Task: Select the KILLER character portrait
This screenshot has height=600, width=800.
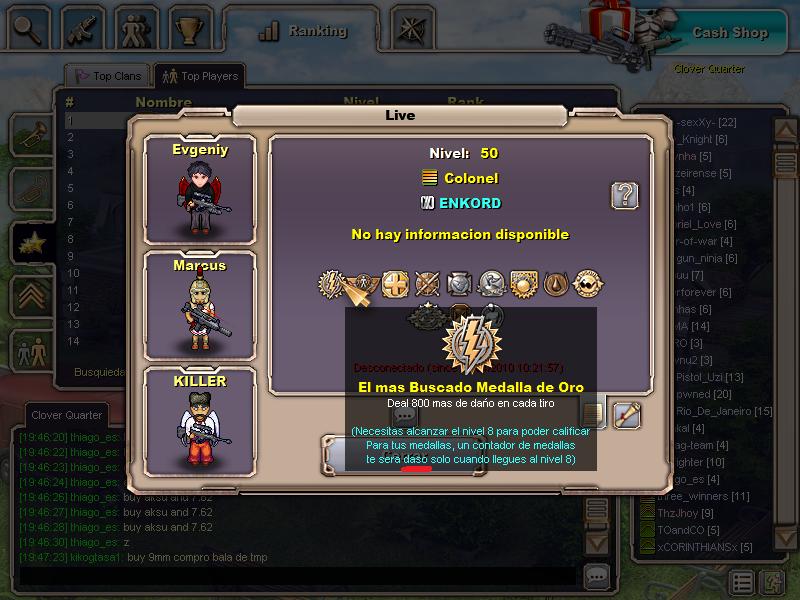Action: pos(200,418)
